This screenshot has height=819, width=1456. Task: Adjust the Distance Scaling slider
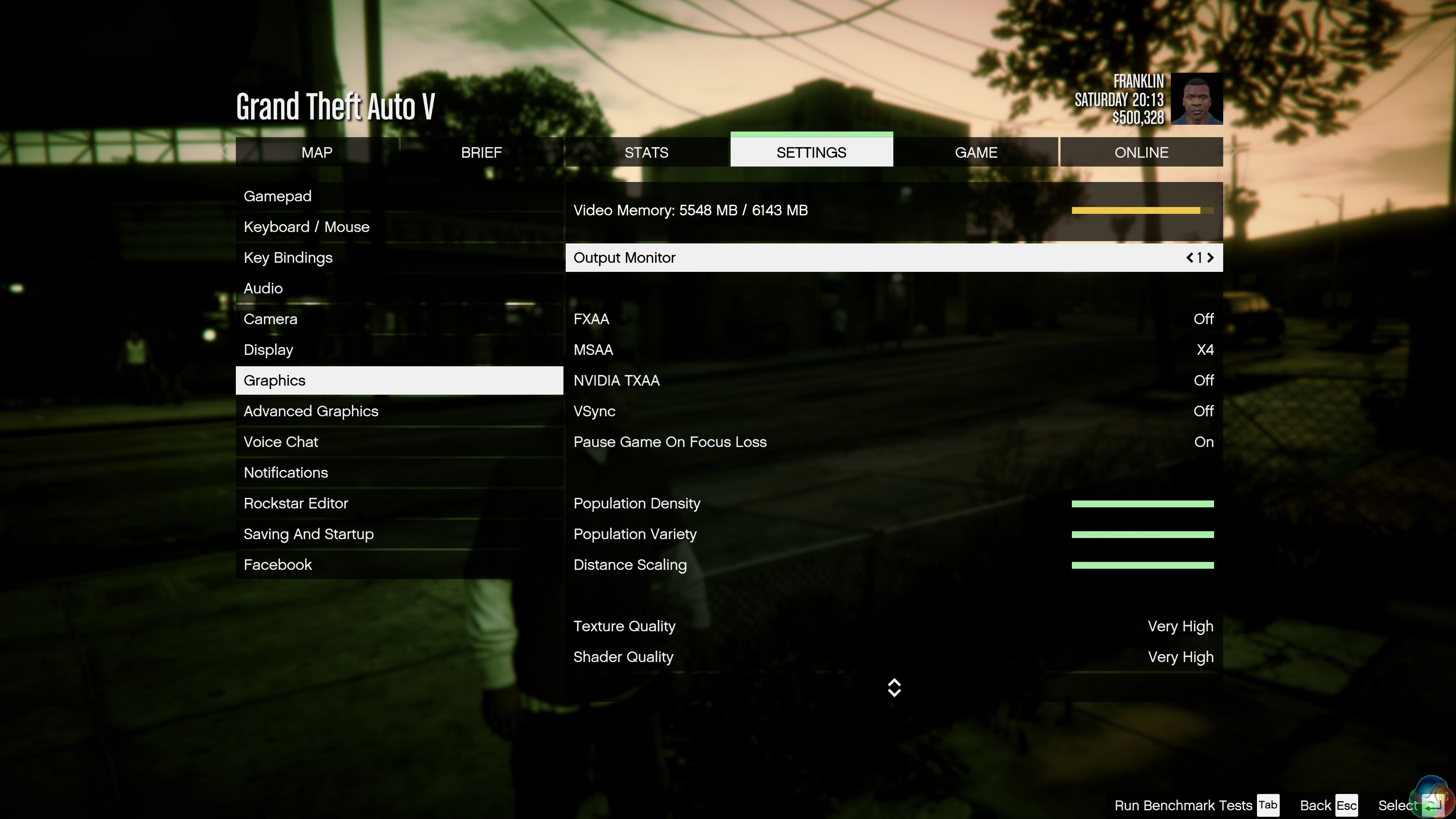1142,565
